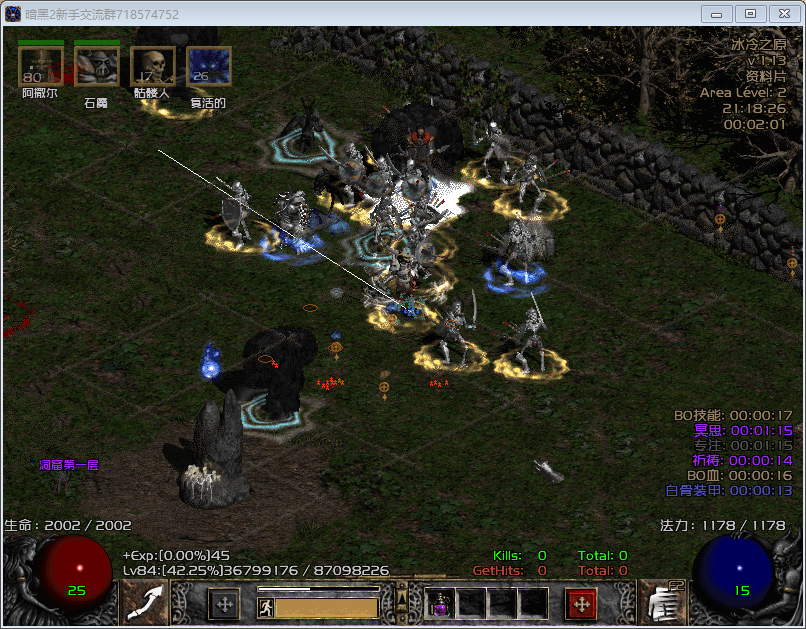Expand the belt with the arrow button
Image resolution: width=806 pixels, height=629 pixels.
(x=403, y=598)
